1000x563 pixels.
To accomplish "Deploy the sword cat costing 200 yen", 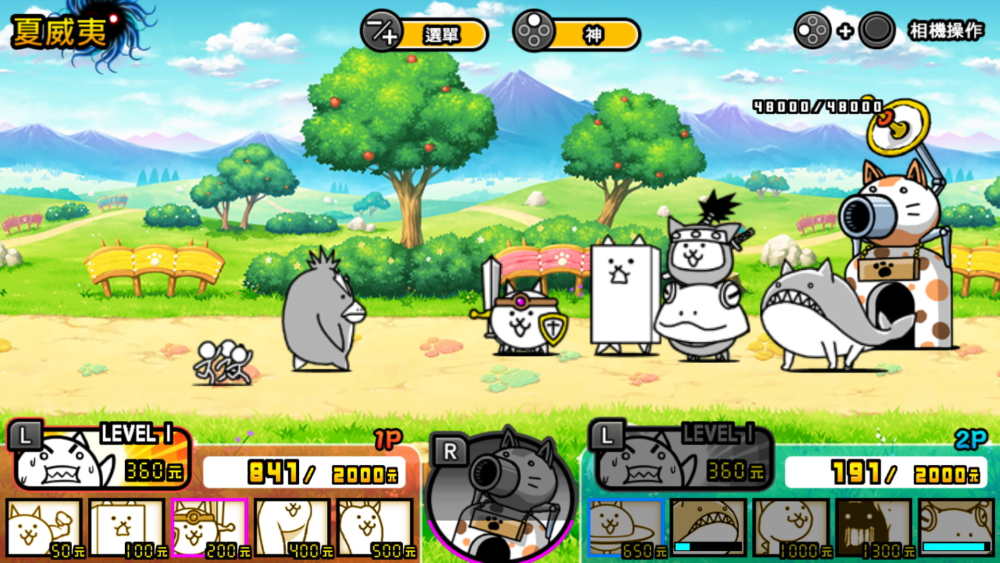I will (x=209, y=527).
